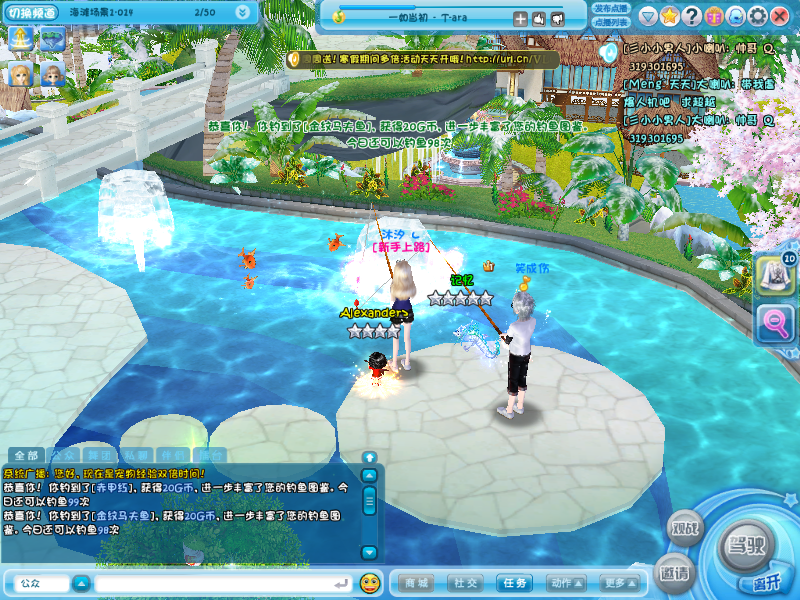The height and width of the screenshot is (600, 800).
Task: Open help with the question mark icon
Action: [x=692, y=16]
